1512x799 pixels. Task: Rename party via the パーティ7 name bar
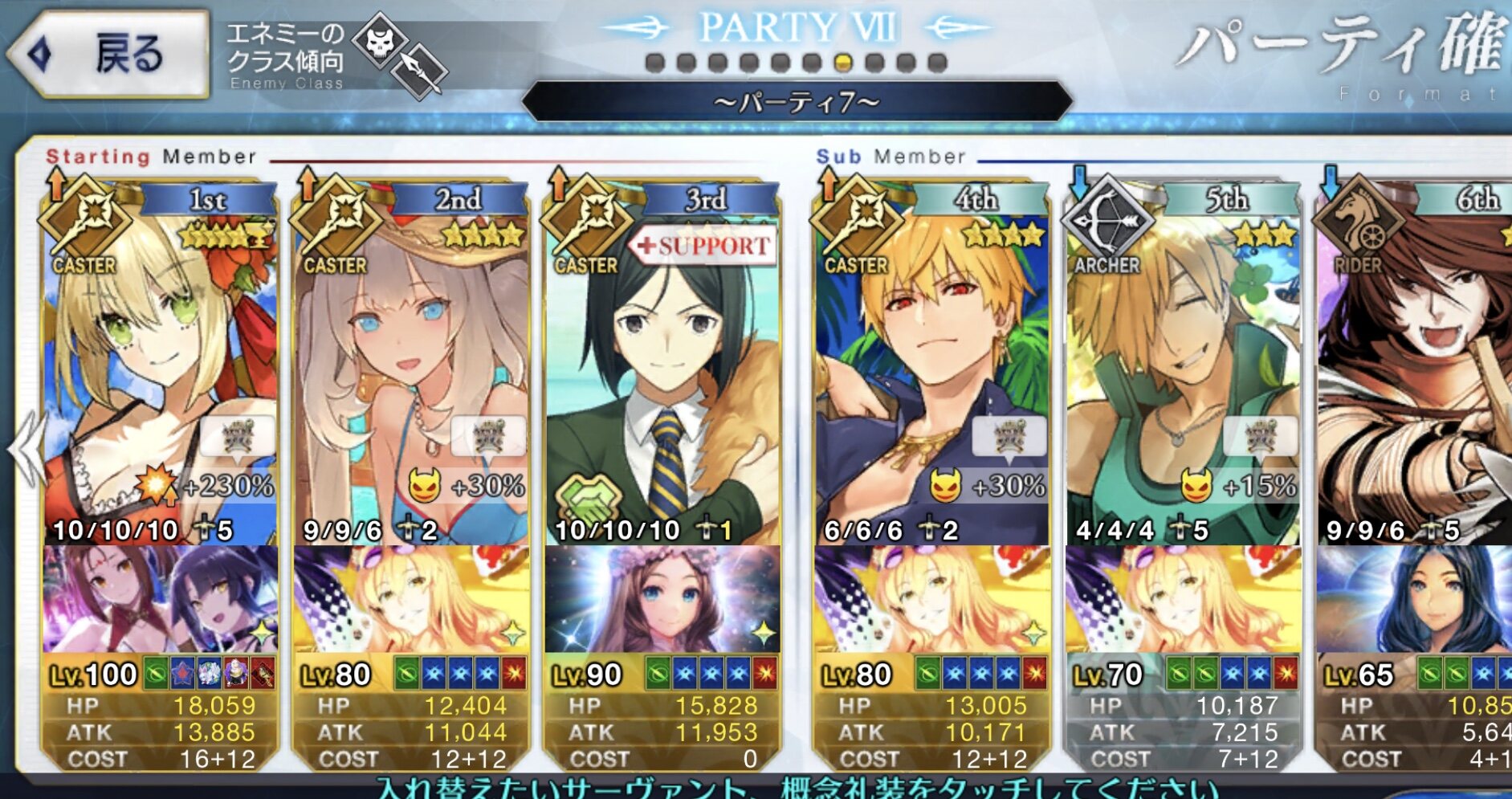[x=797, y=102]
